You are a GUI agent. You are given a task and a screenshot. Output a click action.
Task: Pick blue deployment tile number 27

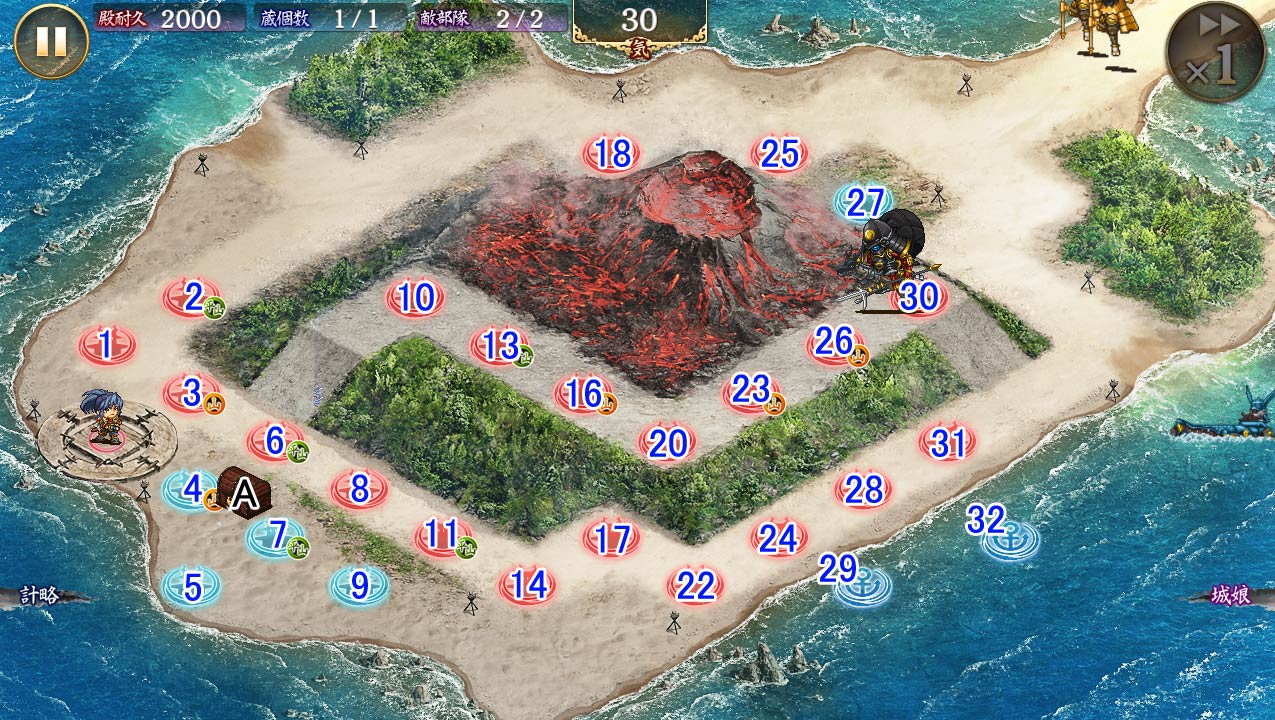864,203
